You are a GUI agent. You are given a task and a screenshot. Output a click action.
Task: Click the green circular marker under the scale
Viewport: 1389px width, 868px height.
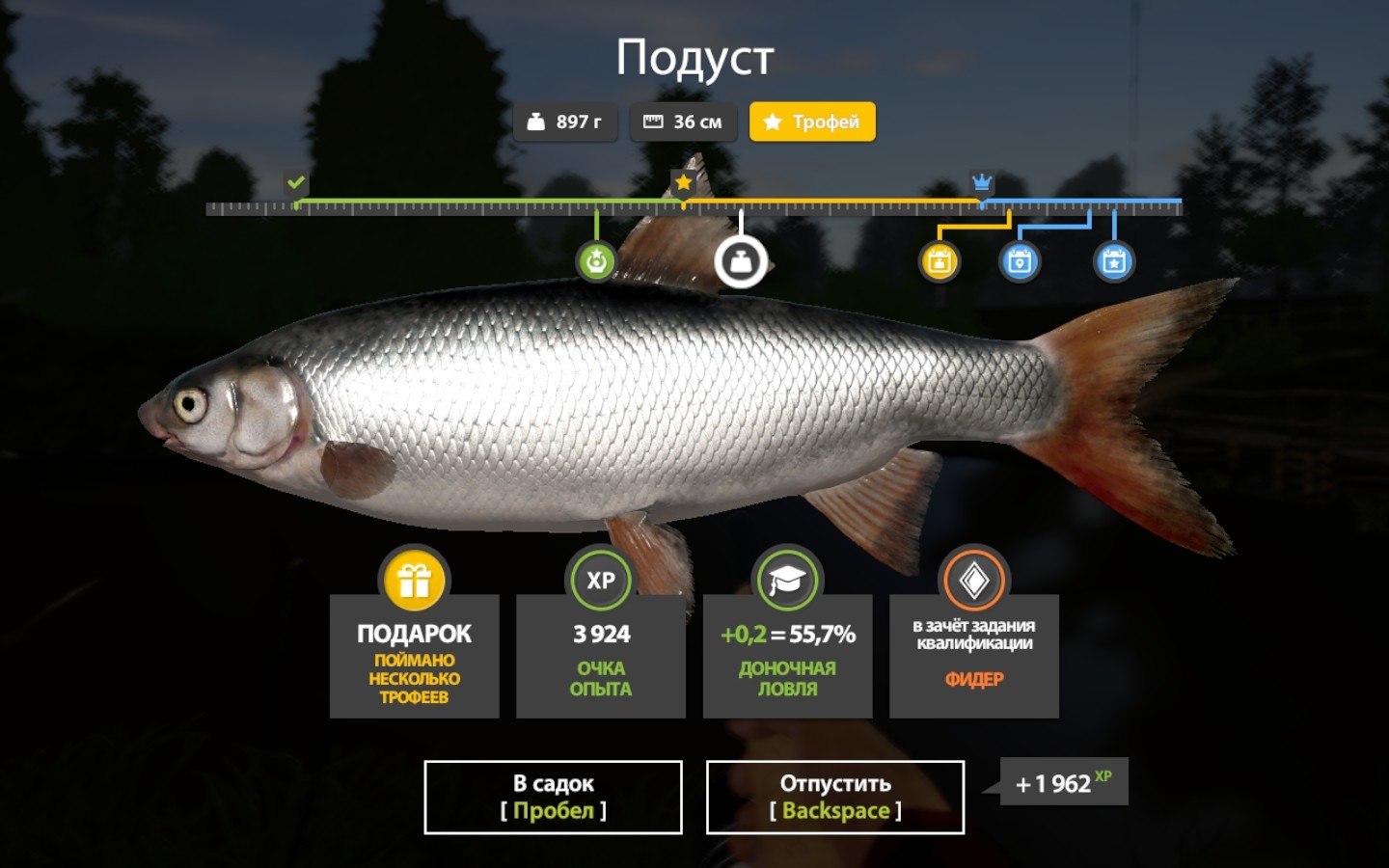596,261
